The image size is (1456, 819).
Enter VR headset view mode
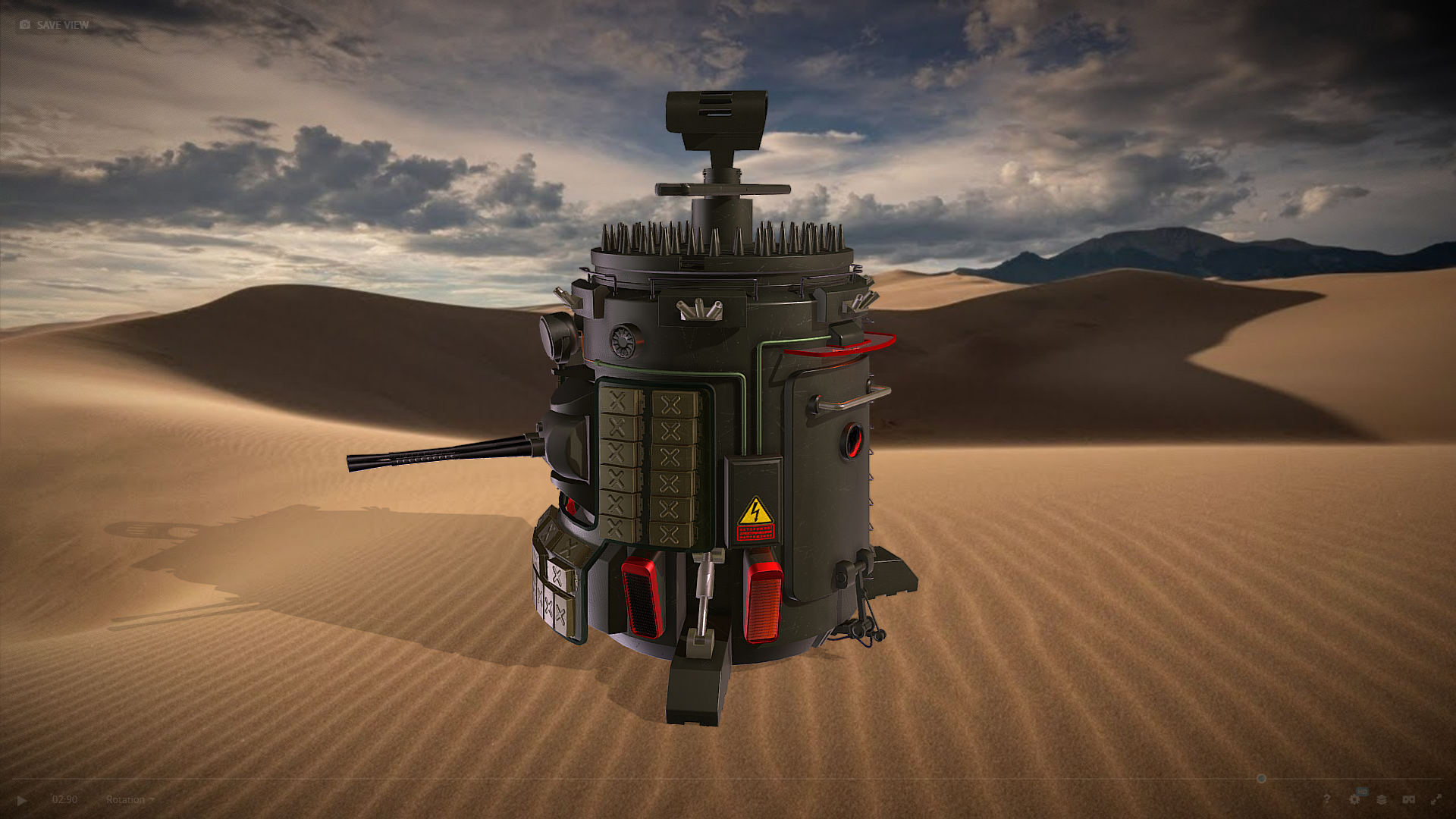[x=1408, y=799]
